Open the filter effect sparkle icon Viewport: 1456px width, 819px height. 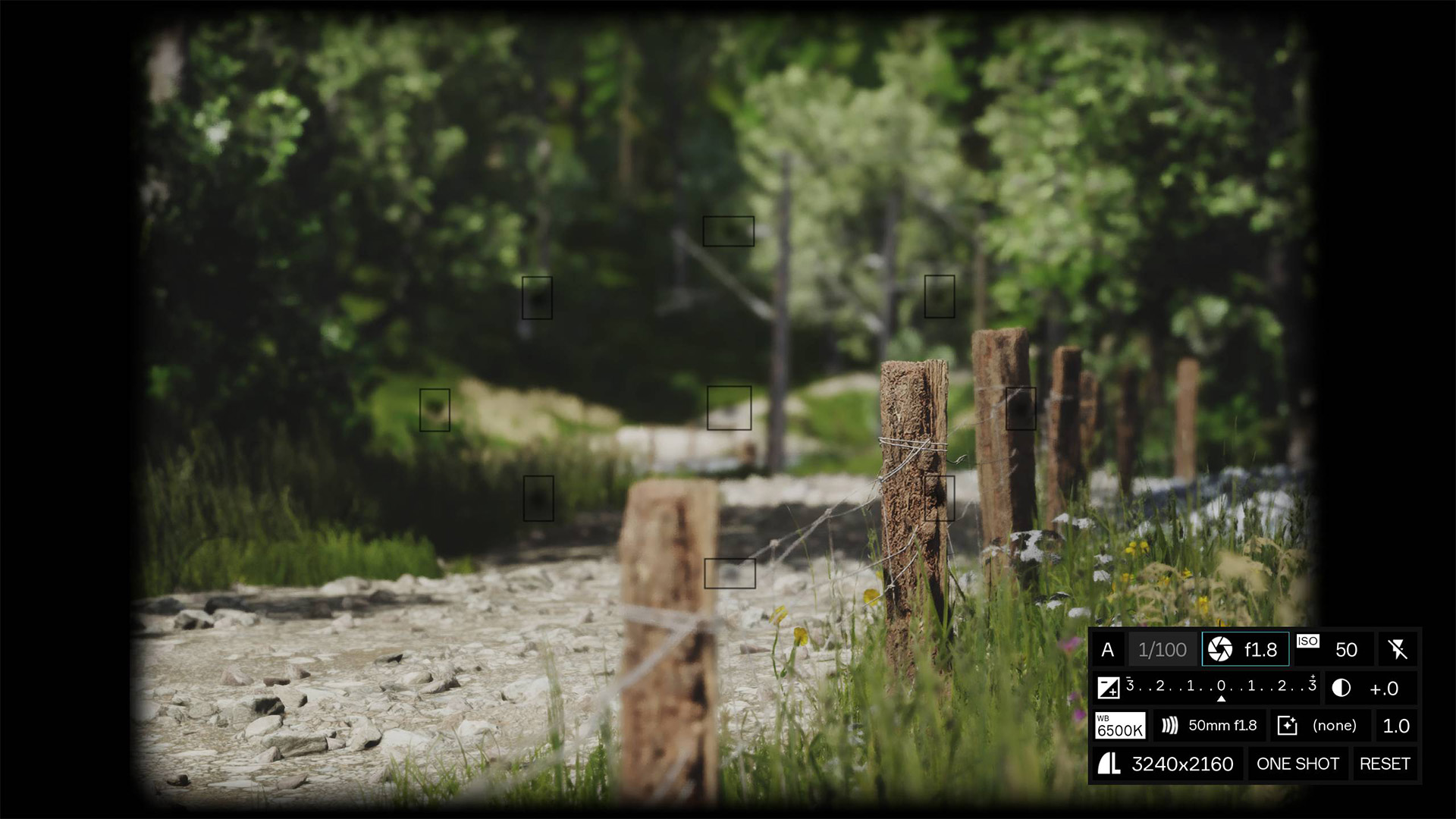(1287, 725)
